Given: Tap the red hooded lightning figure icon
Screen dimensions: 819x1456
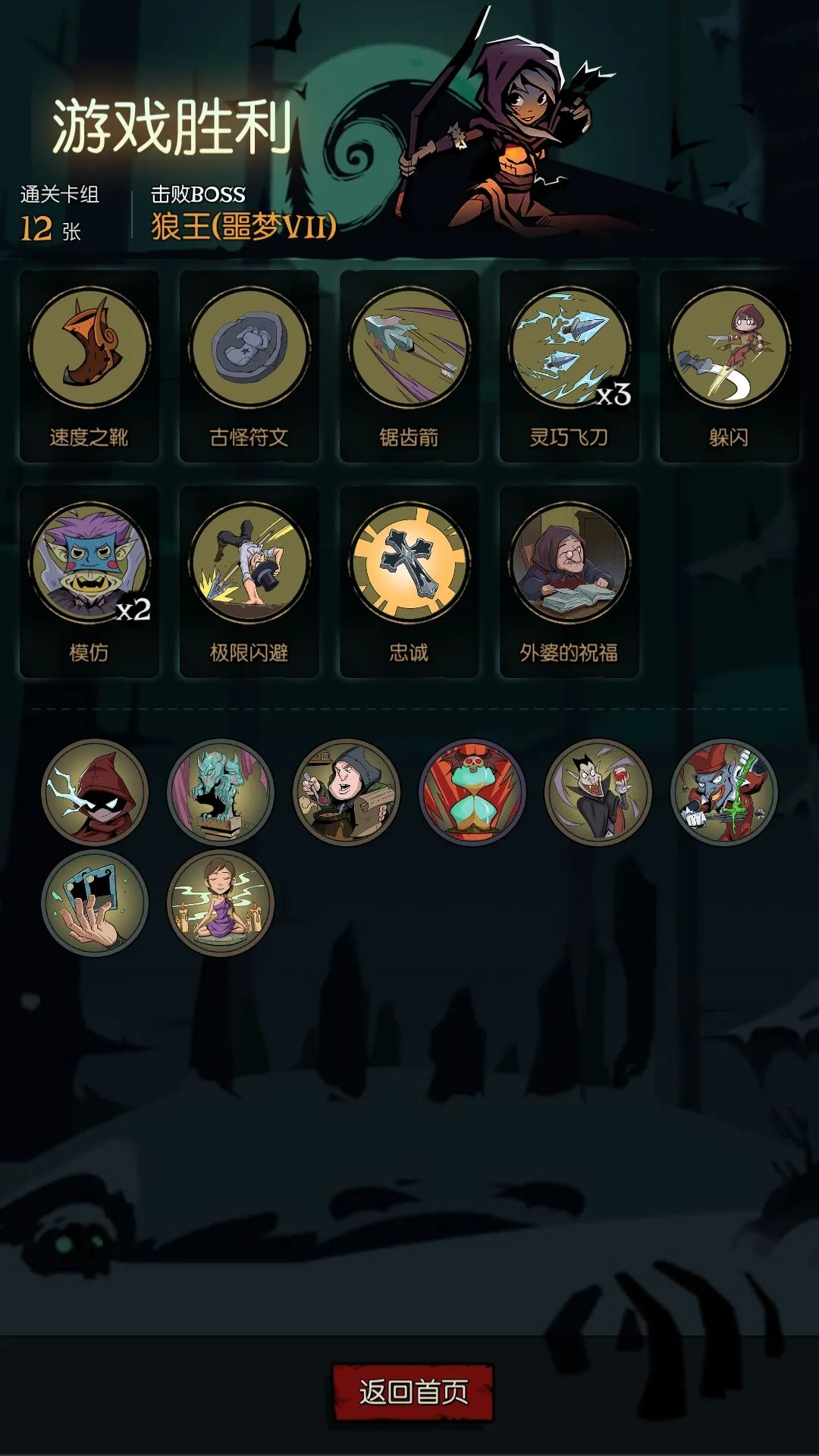Looking at the screenshot, I should click(x=95, y=792).
